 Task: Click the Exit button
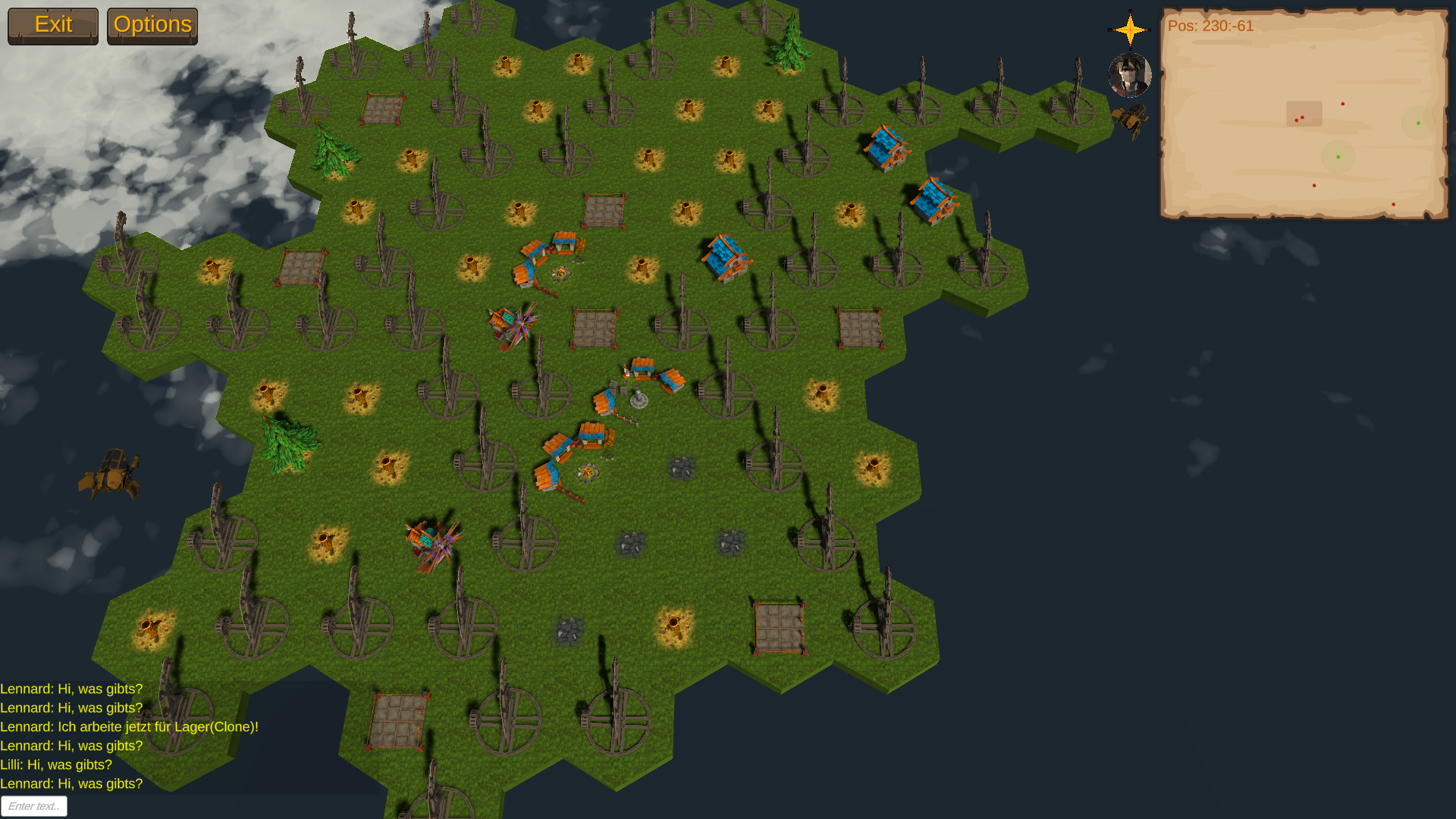53,26
